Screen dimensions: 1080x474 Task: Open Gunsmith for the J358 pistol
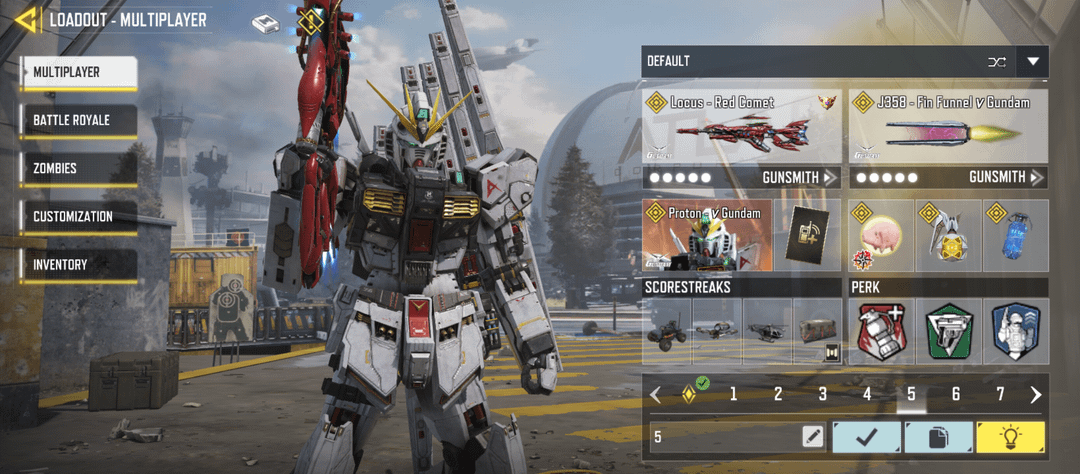[1006, 178]
